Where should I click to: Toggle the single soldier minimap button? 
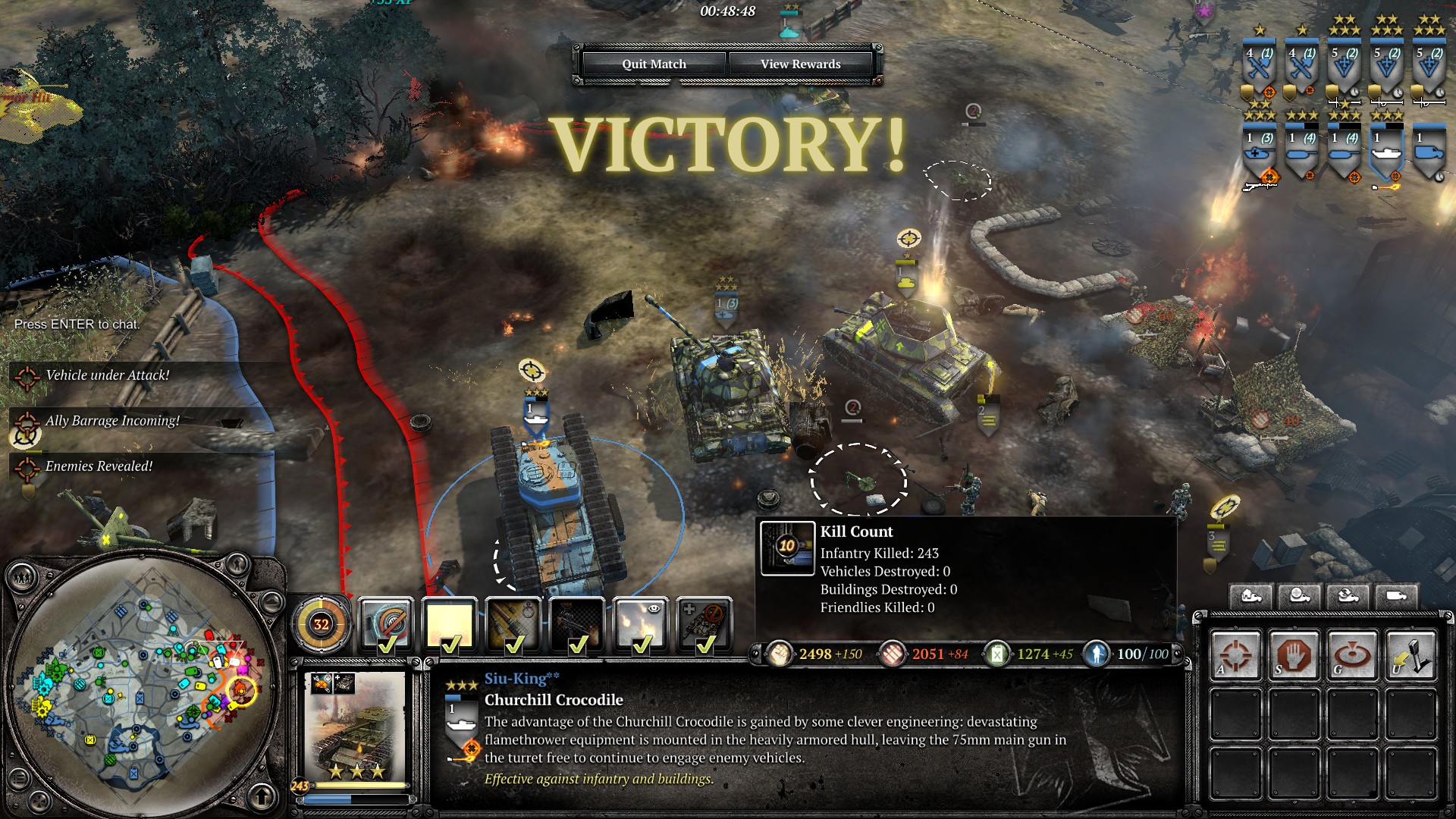pos(237,564)
